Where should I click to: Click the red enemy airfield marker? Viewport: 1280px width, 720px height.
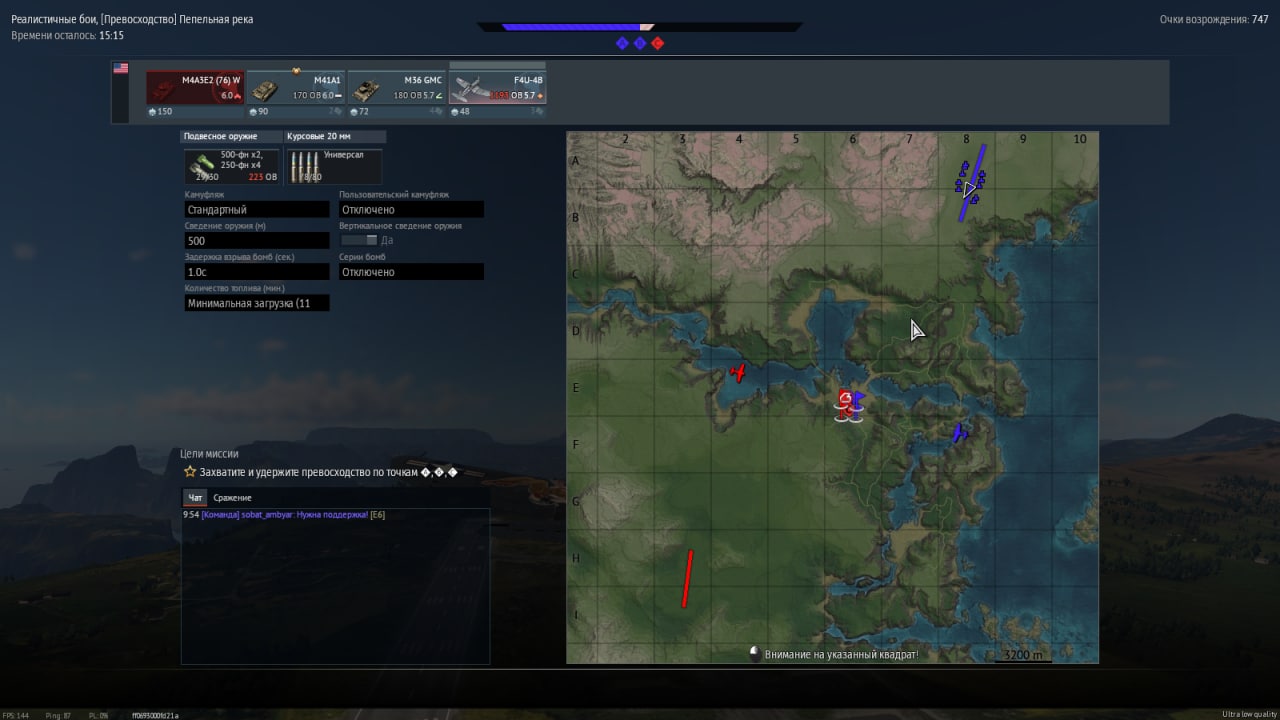tap(687, 578)
